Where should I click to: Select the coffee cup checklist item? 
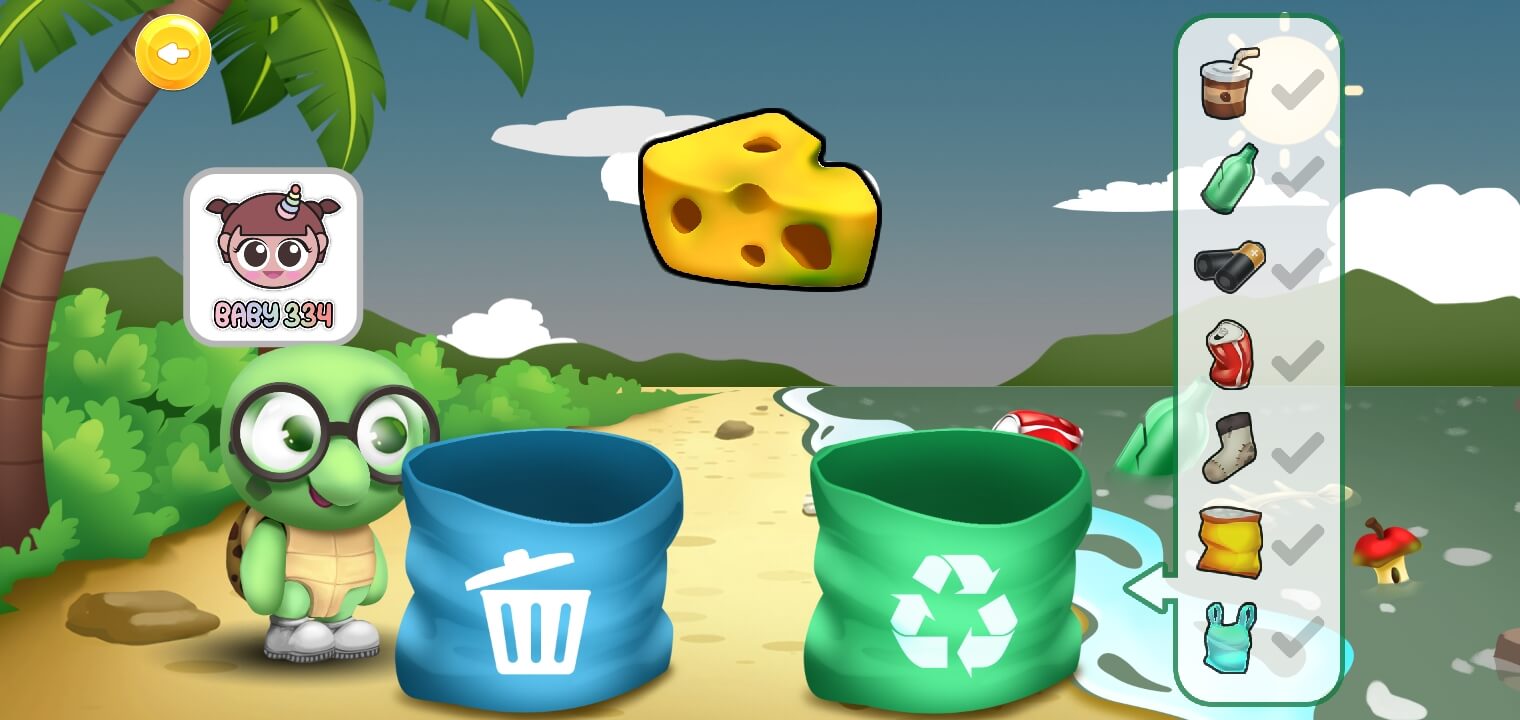(1229, 85)
